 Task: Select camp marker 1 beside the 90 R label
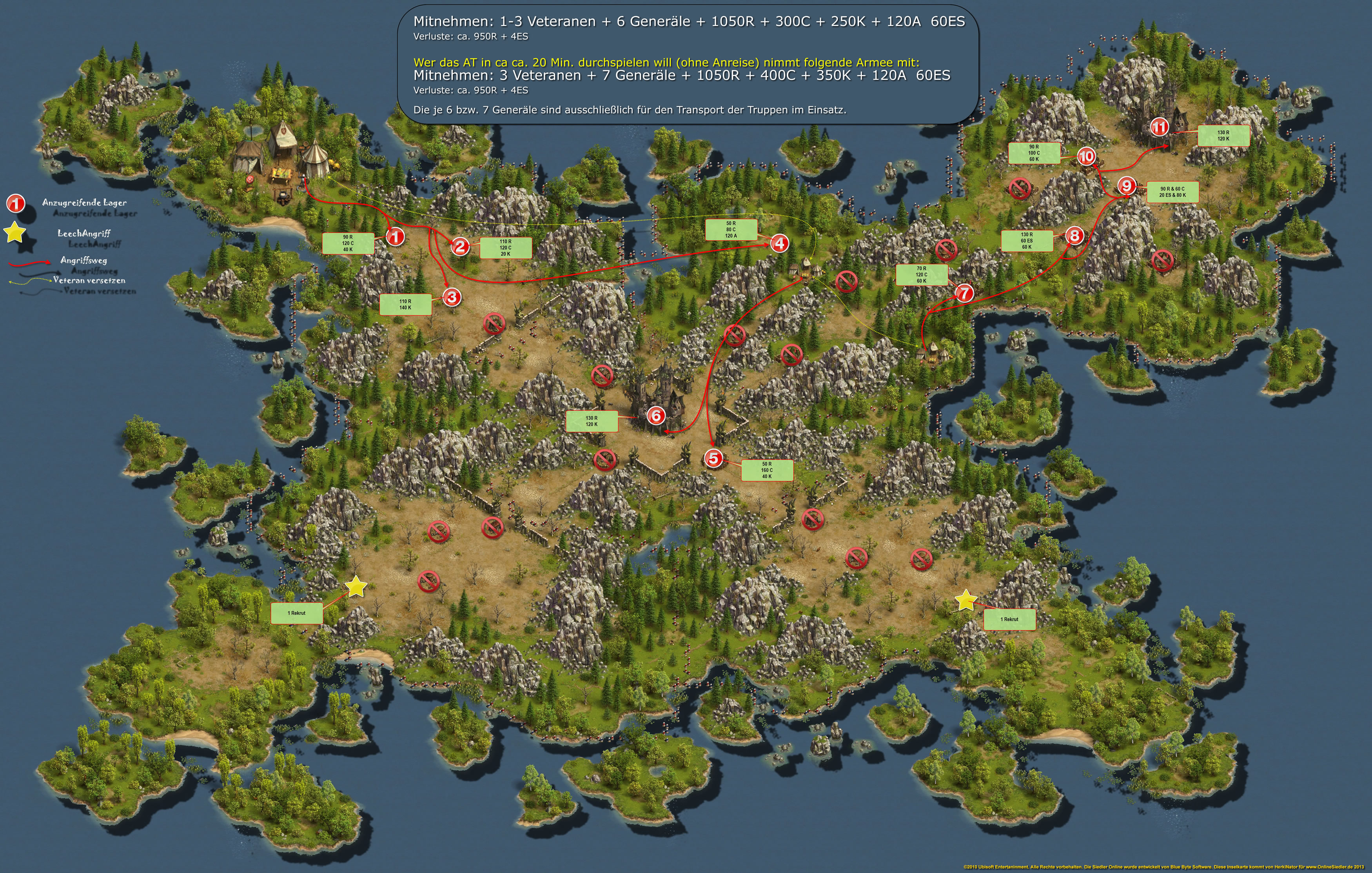(396, 236)
